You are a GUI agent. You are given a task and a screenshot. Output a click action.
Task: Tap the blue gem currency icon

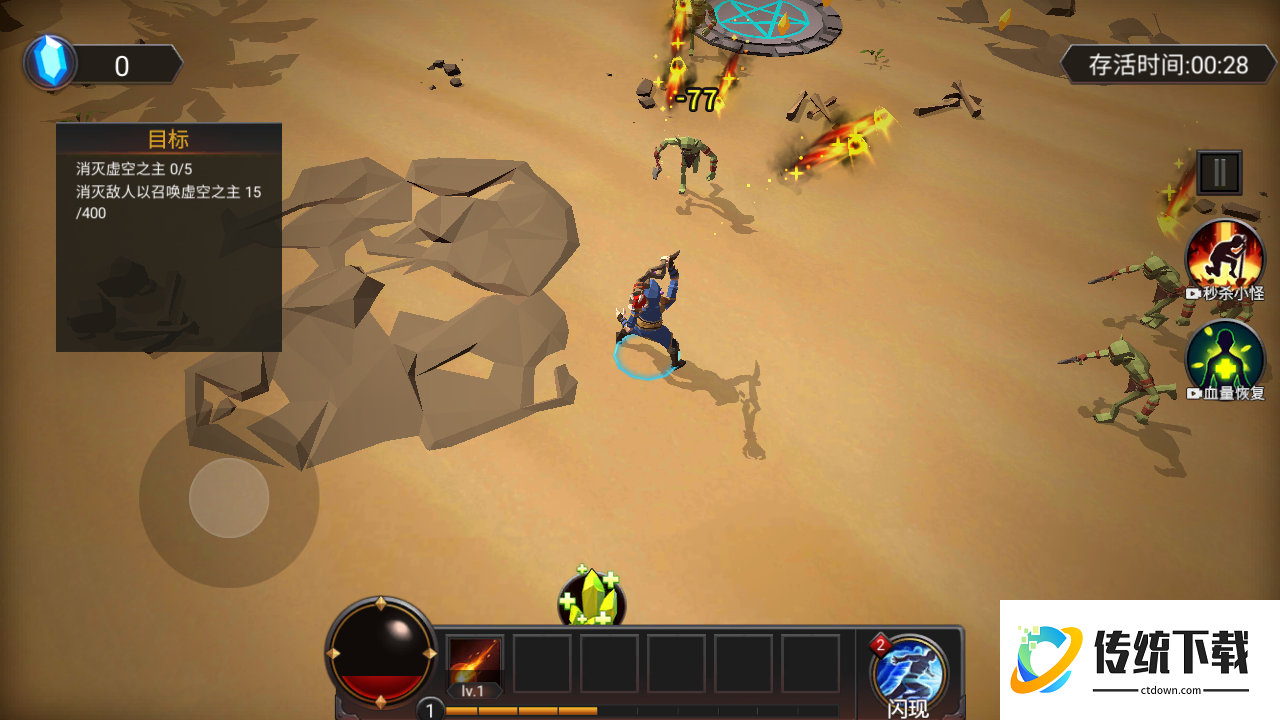tap(49, 63)
